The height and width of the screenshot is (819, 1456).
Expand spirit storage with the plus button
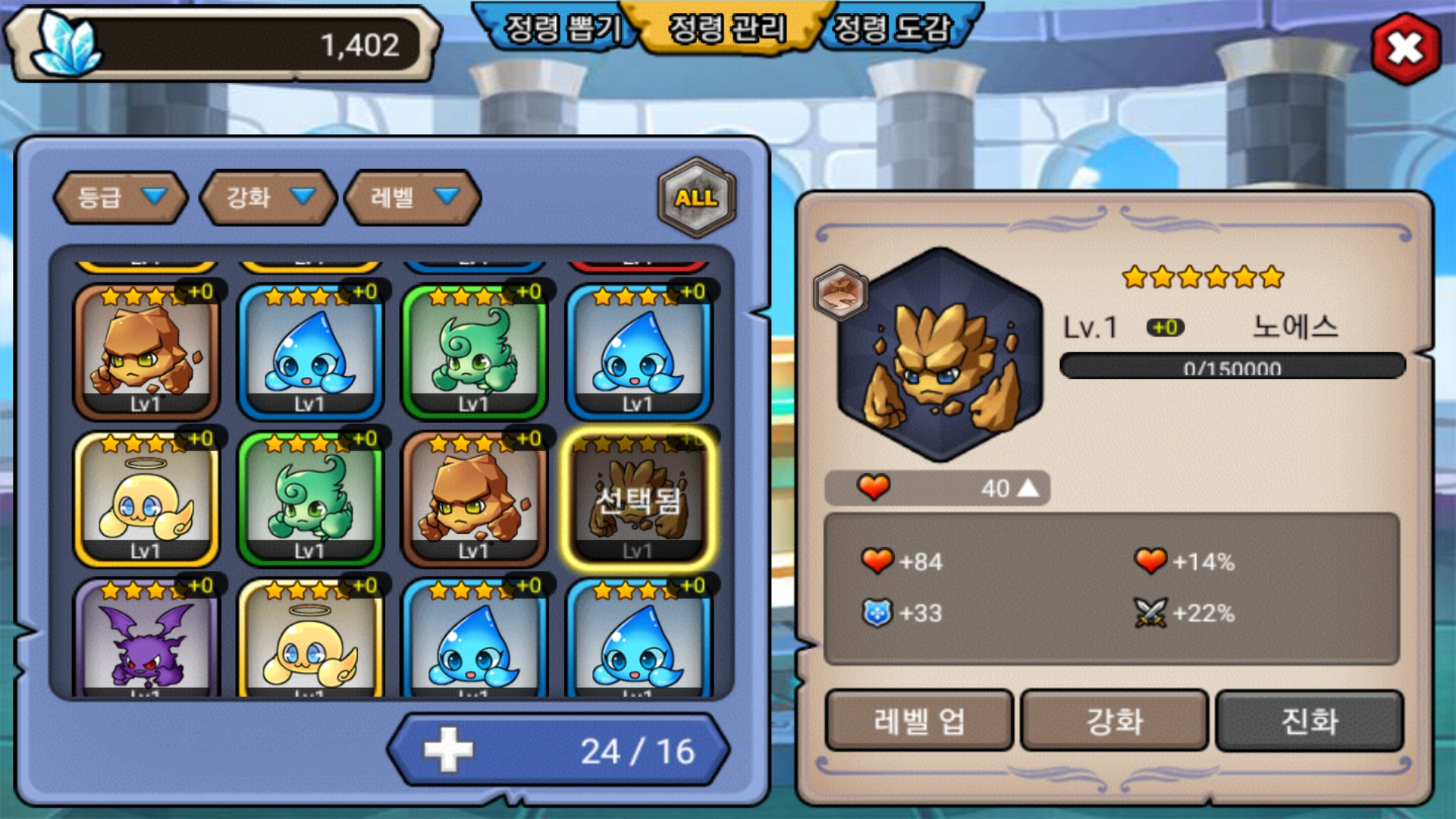click(448, 750)
